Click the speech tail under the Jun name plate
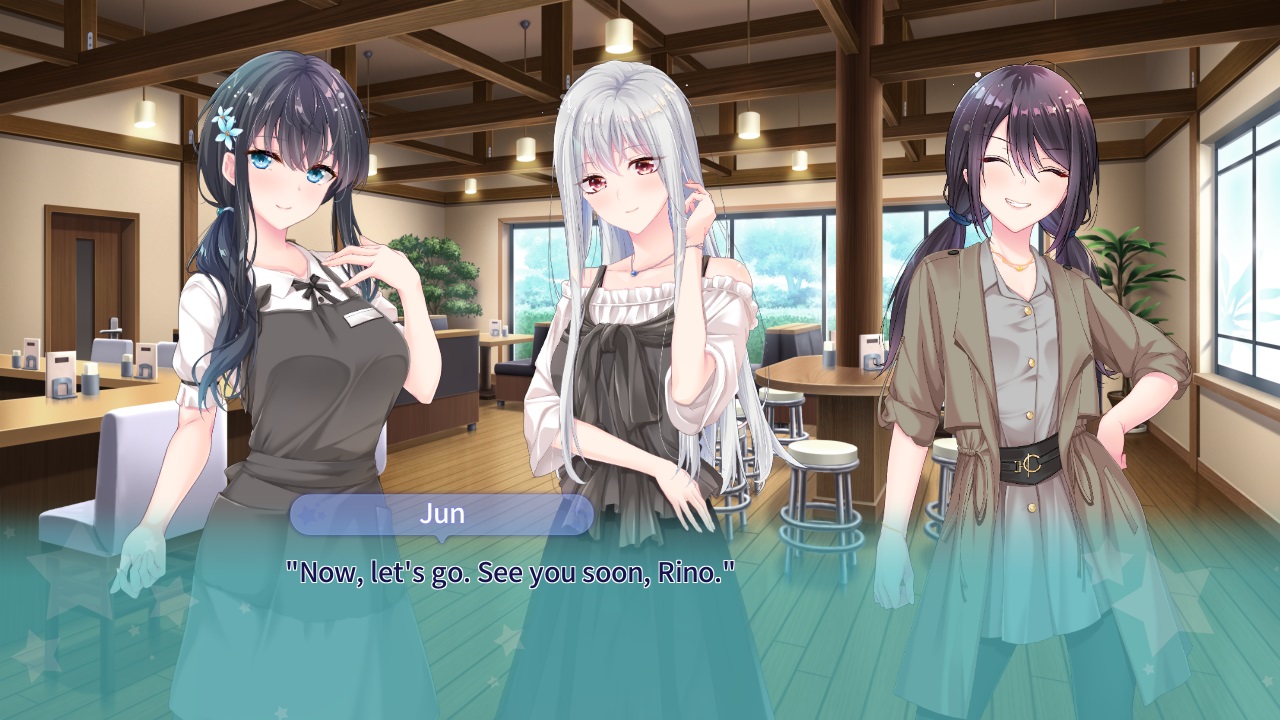The image size is (1280, 720). pos(442,540)
